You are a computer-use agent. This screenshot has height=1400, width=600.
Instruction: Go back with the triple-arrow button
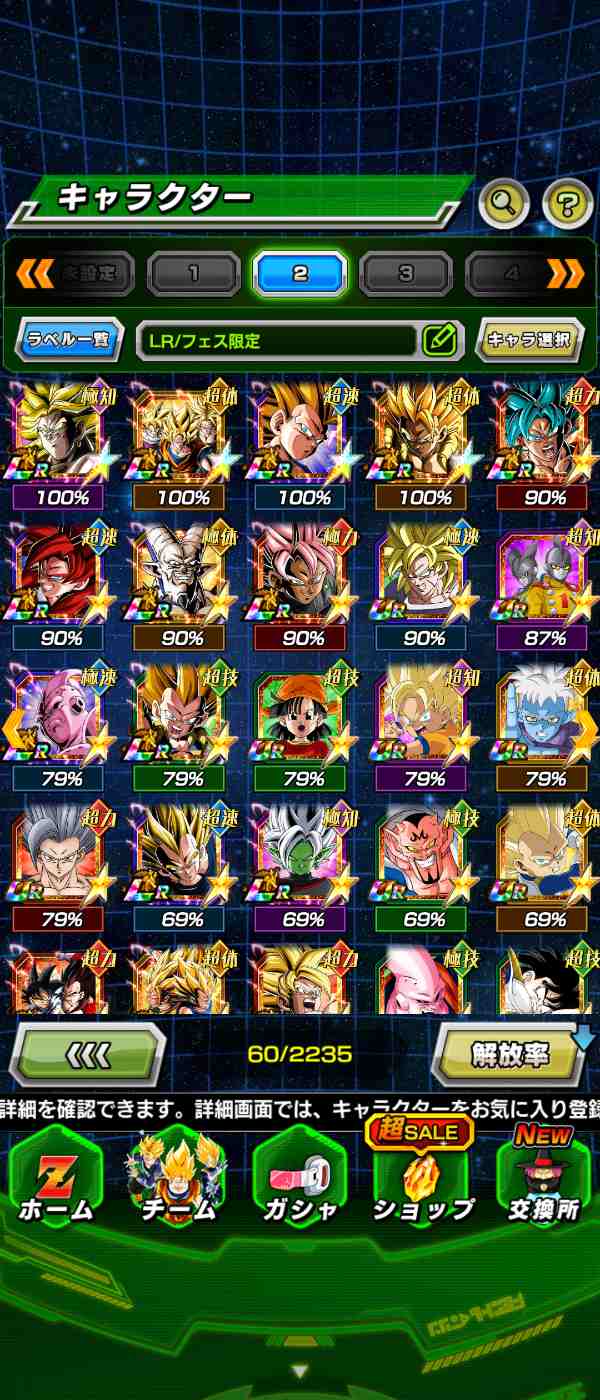tap(88, 1055)
